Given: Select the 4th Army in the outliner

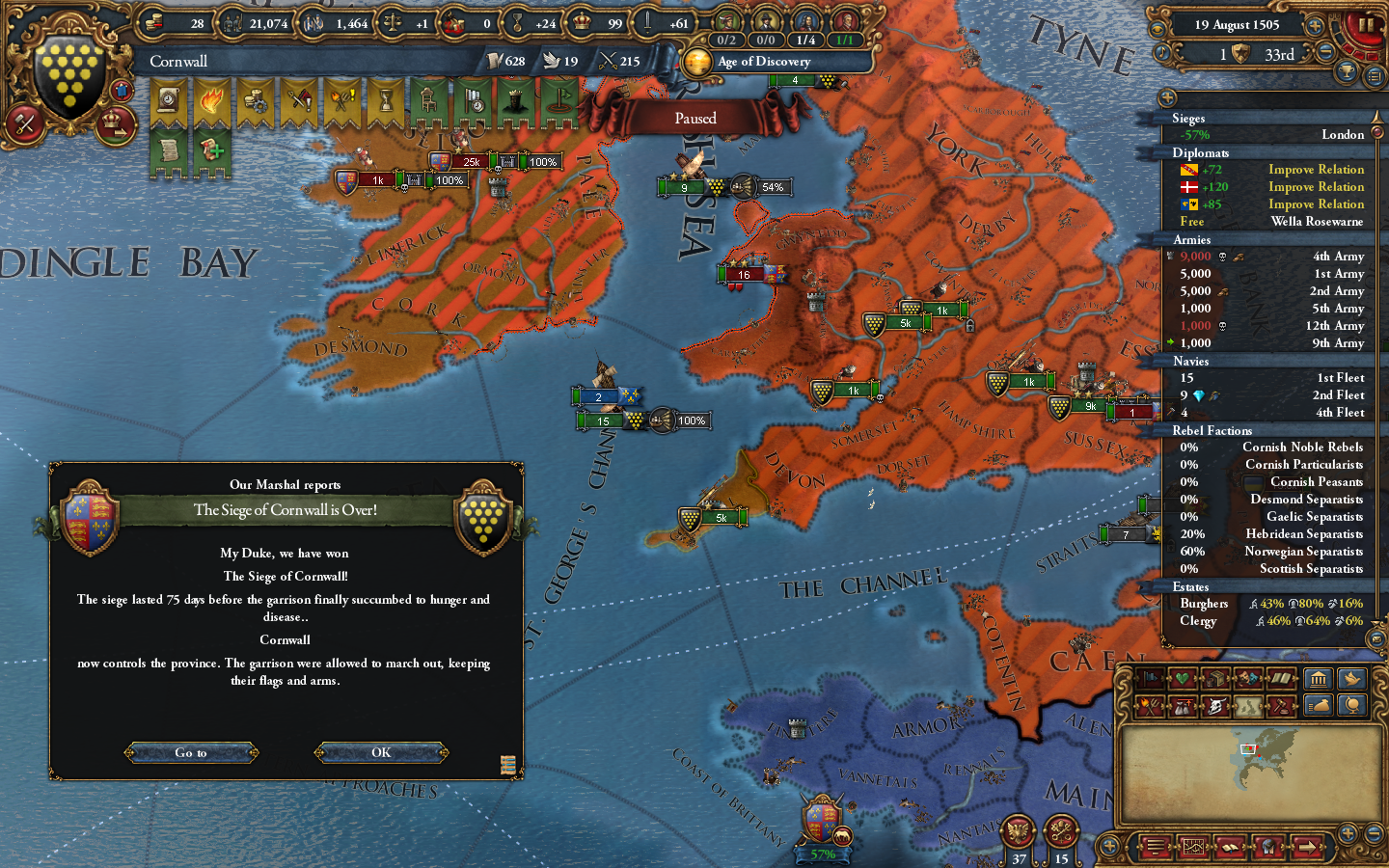Looking at the screenshot, I should (1341, 256).
